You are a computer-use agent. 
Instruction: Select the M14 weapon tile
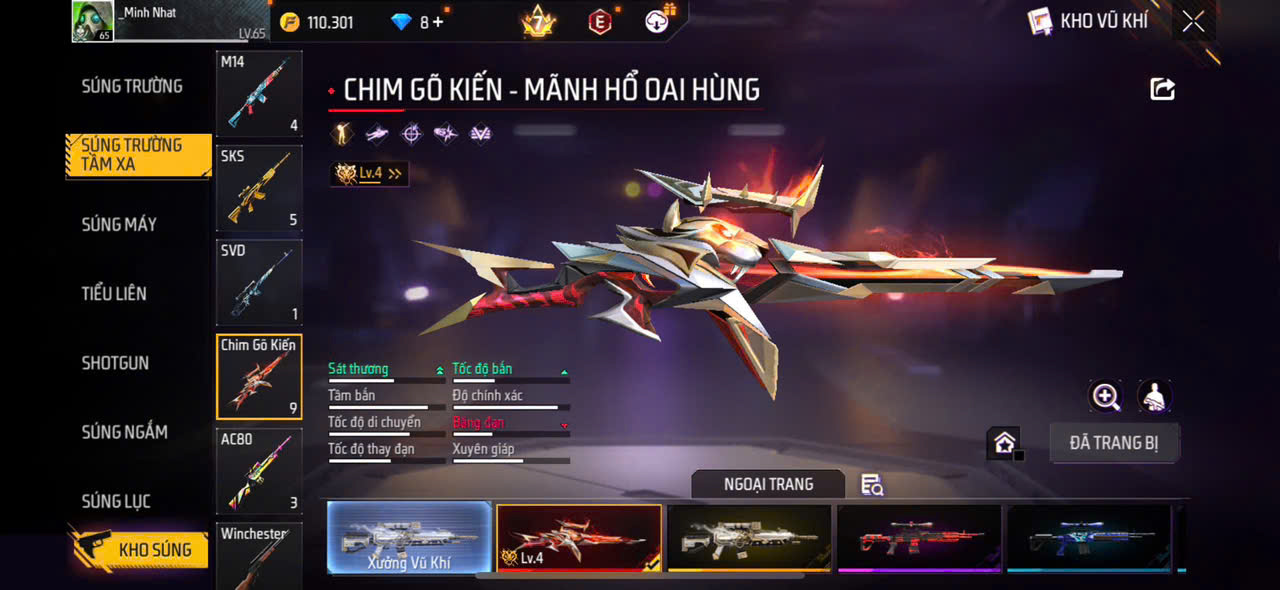click(x=259, y=94)
